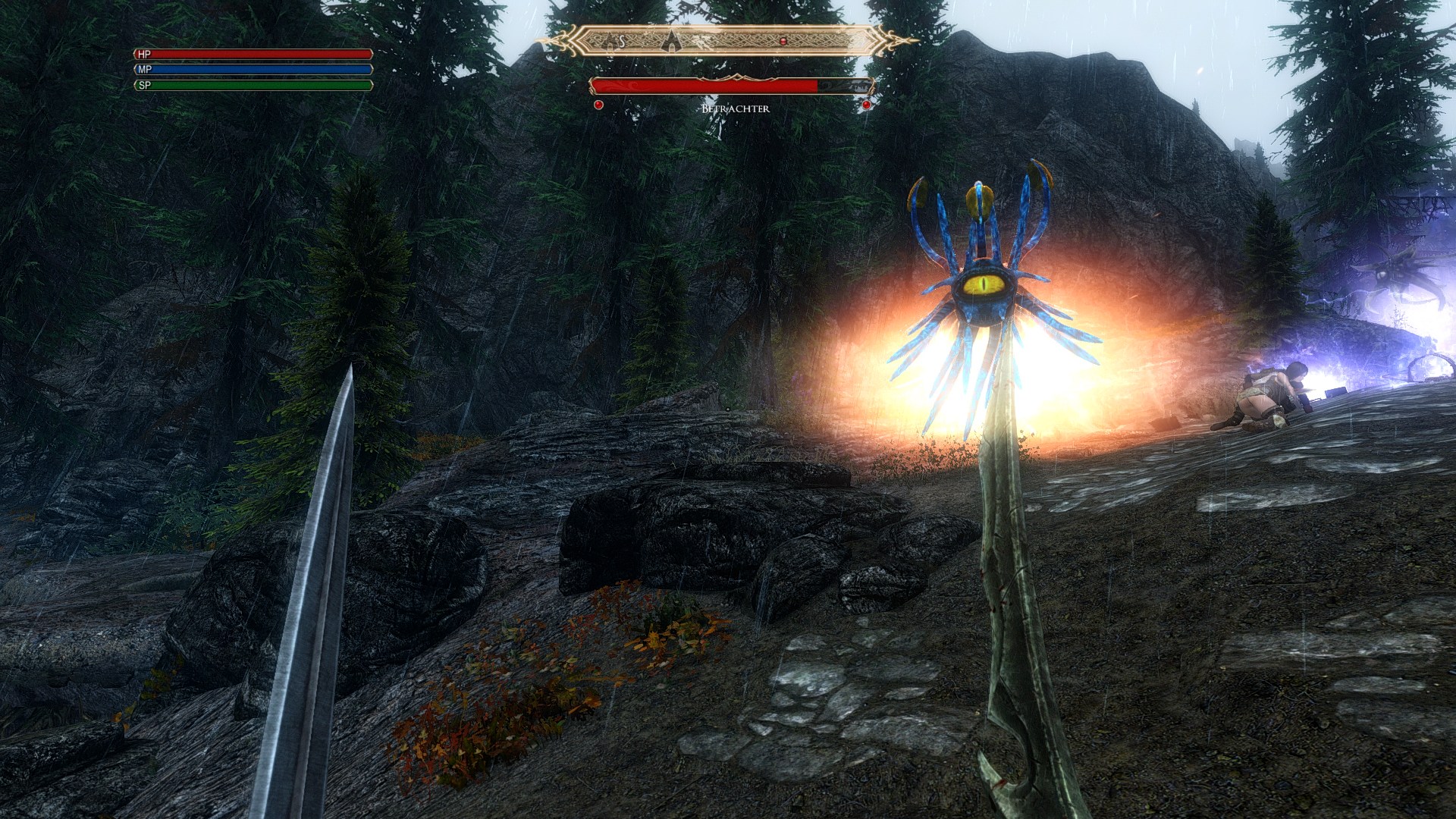Click the compass bar
The image size is (1456, 819).
tap(726, 40)
